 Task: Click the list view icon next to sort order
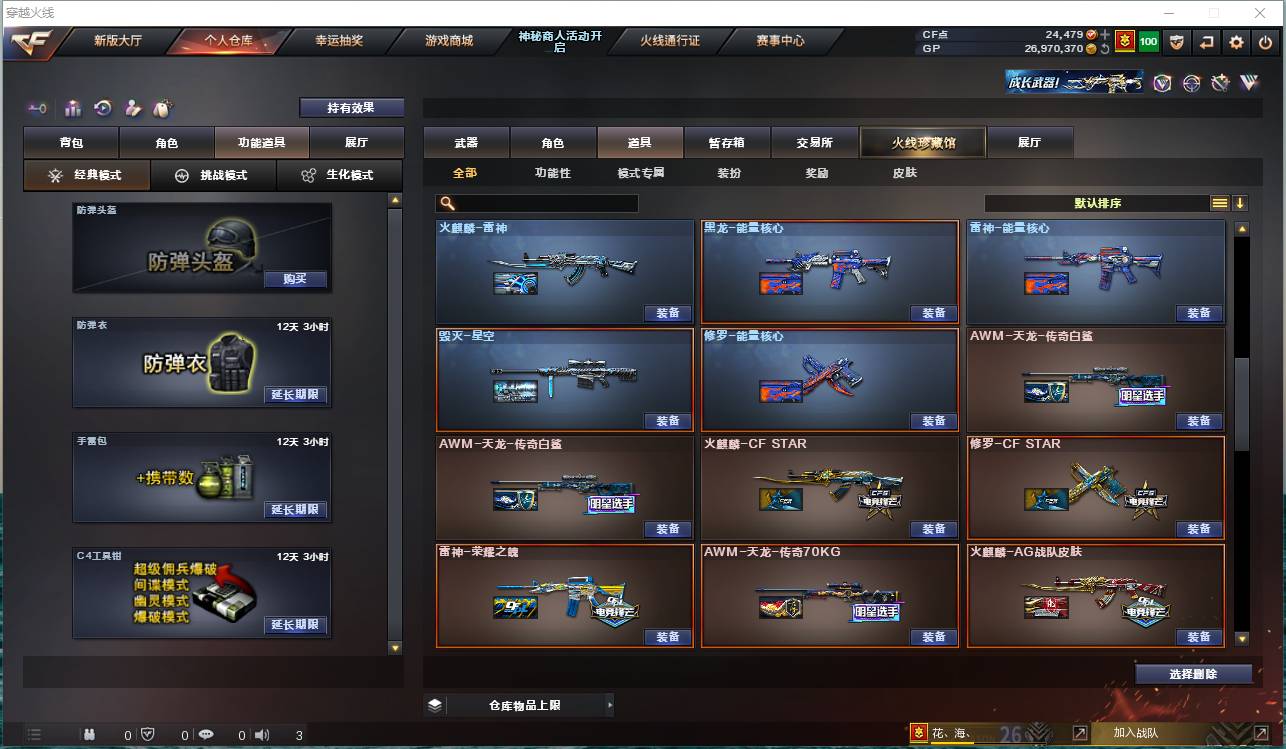(1220, 202)
